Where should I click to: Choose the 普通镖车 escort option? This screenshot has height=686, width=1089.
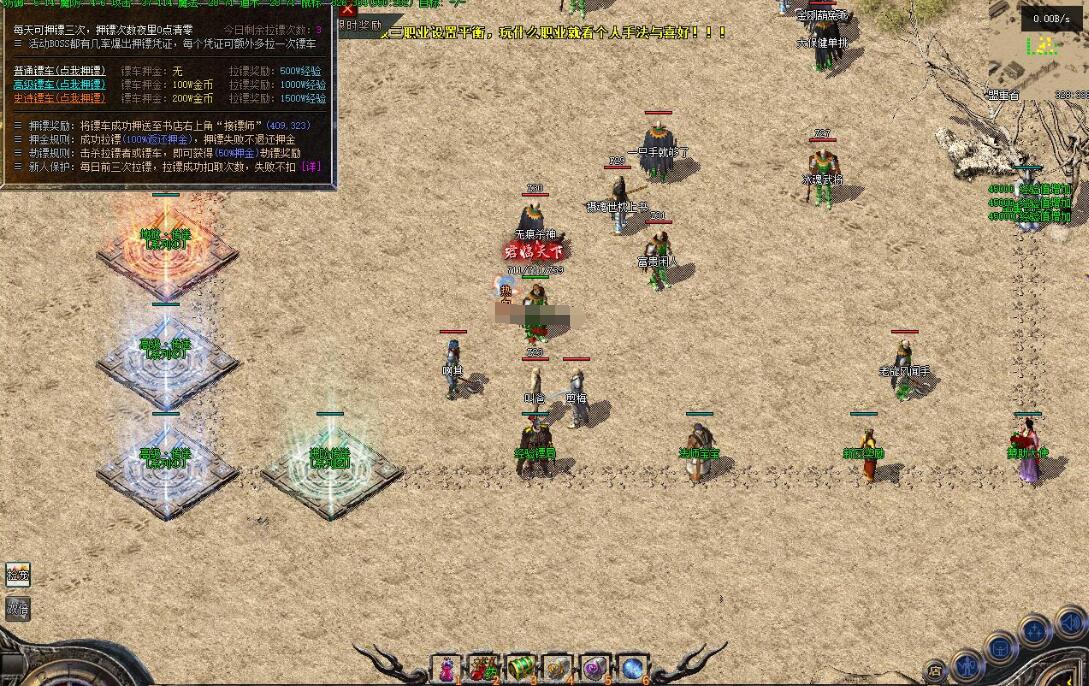(59, 71)
